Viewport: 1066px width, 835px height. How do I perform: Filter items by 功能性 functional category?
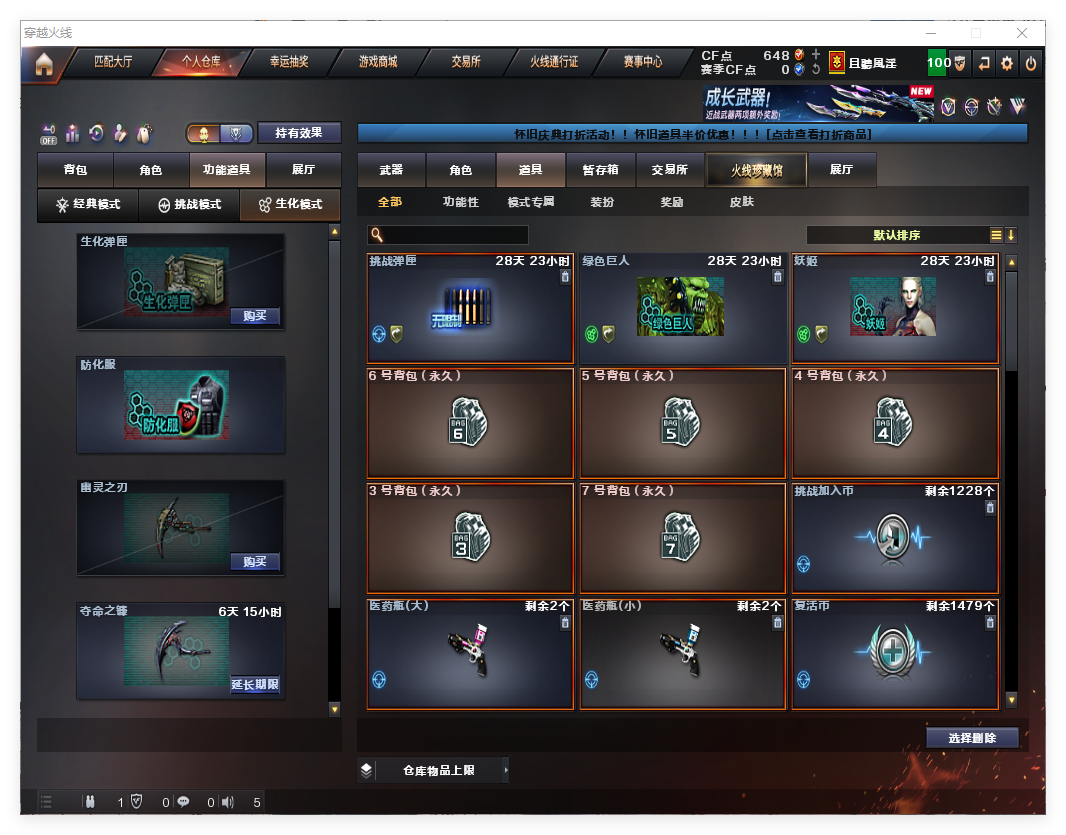point(461,202)
